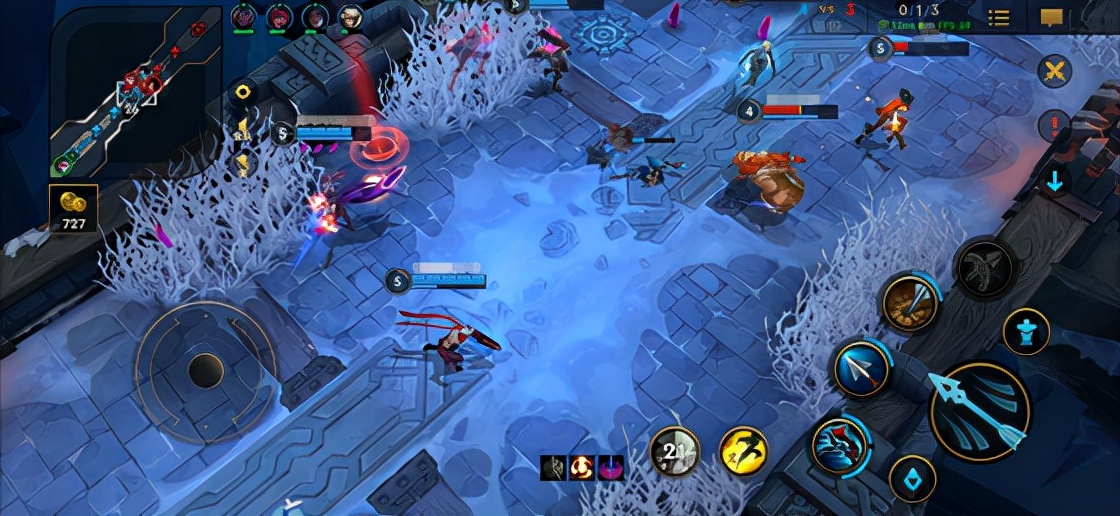Tap the blue down-arrow button
Viewport: 1120px width, 516px height.
(x=1053, y=181)
